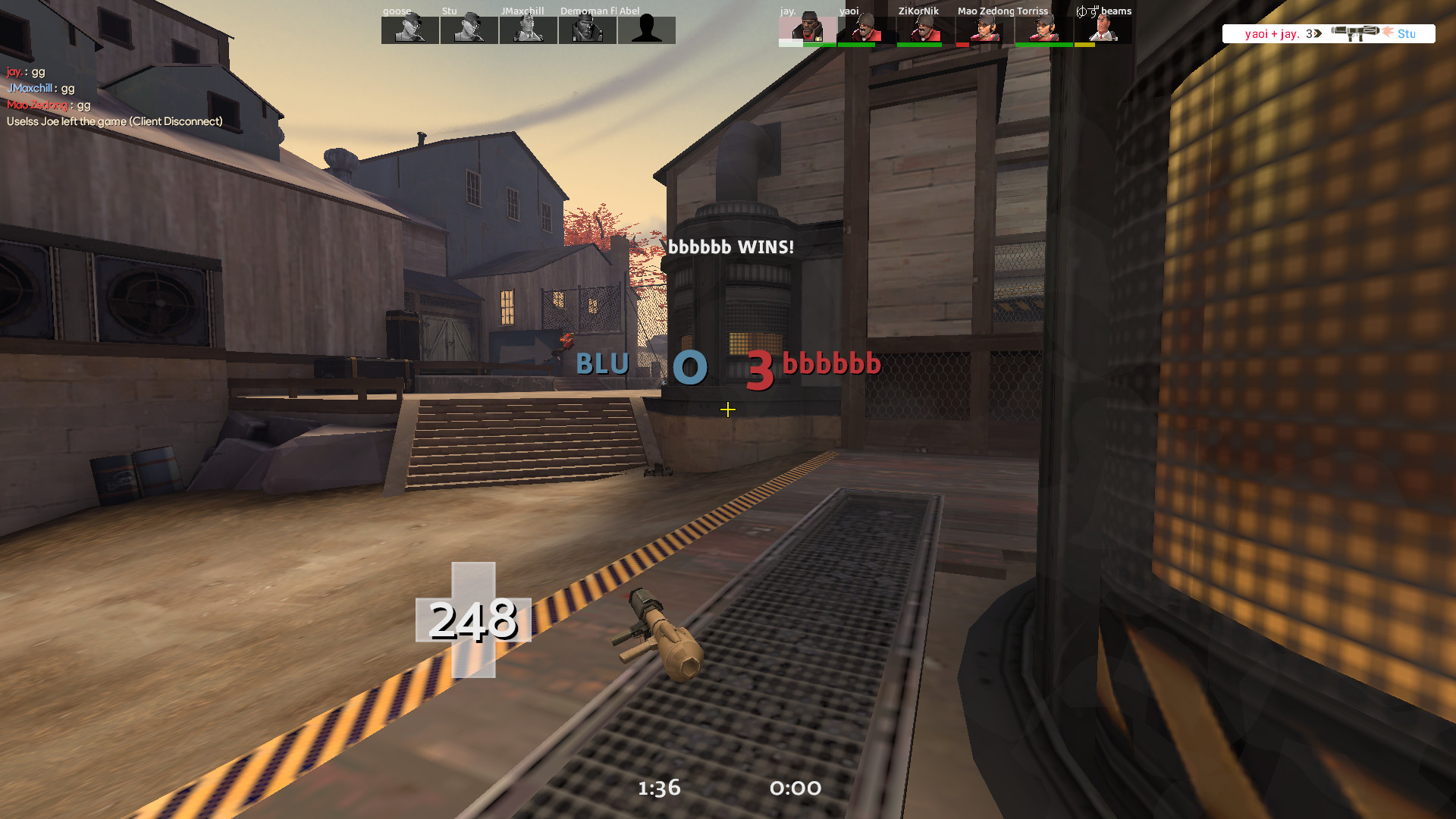Click the yaoi + jay. kill feed entry
Image resolution: width=1456 pixels, height=819 pixels.
1329,33
